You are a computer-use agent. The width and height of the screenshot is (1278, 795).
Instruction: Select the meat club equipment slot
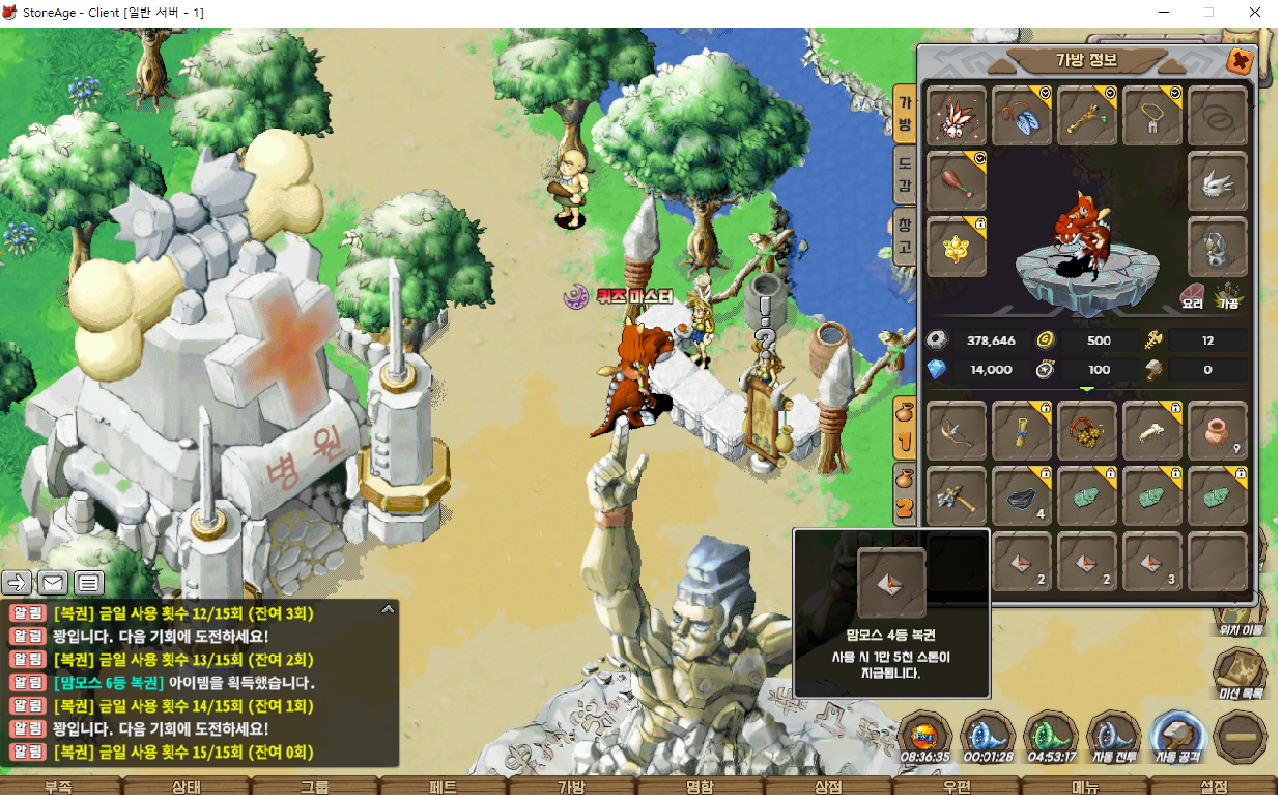(957, 181)
